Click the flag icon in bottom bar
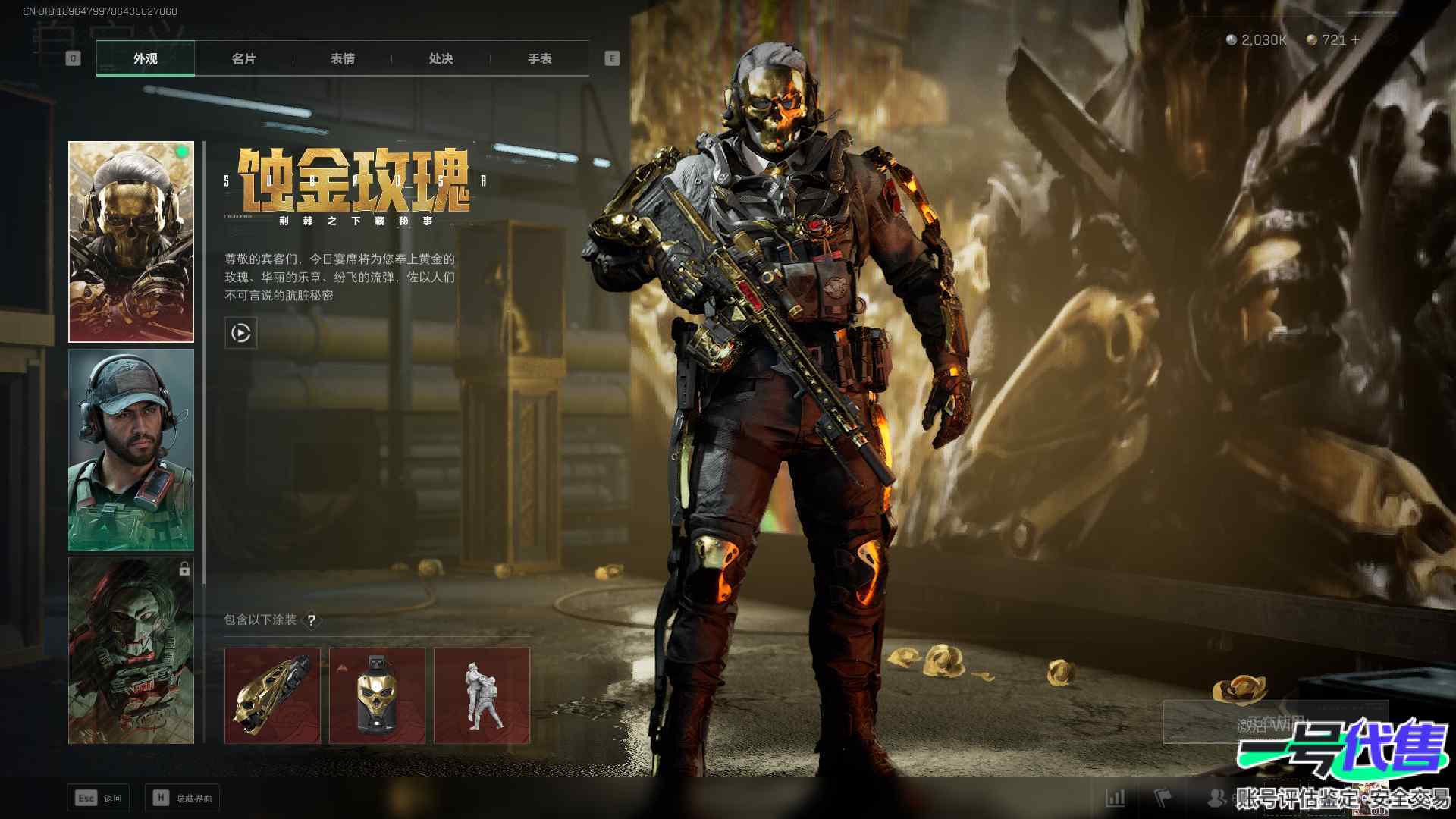The image size is (1456, 819). click(x=1163, y=798)
